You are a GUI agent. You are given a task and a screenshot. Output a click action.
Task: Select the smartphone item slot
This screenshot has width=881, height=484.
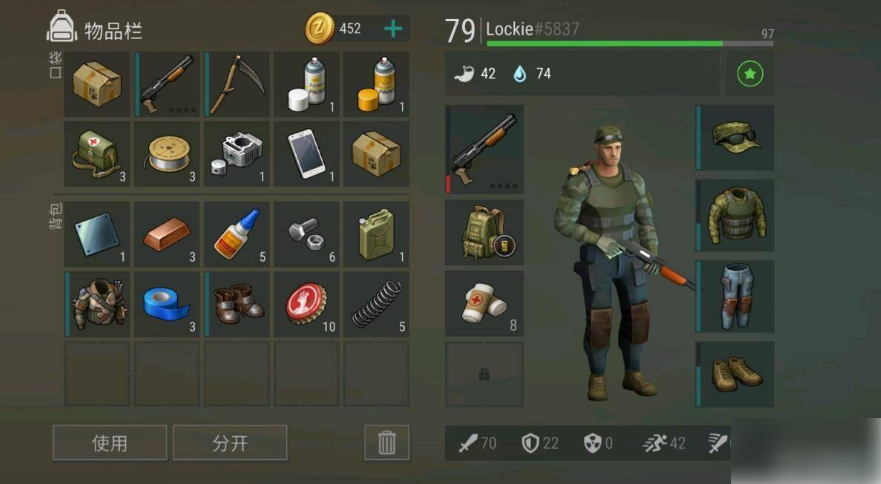click(x=307, y=154)
